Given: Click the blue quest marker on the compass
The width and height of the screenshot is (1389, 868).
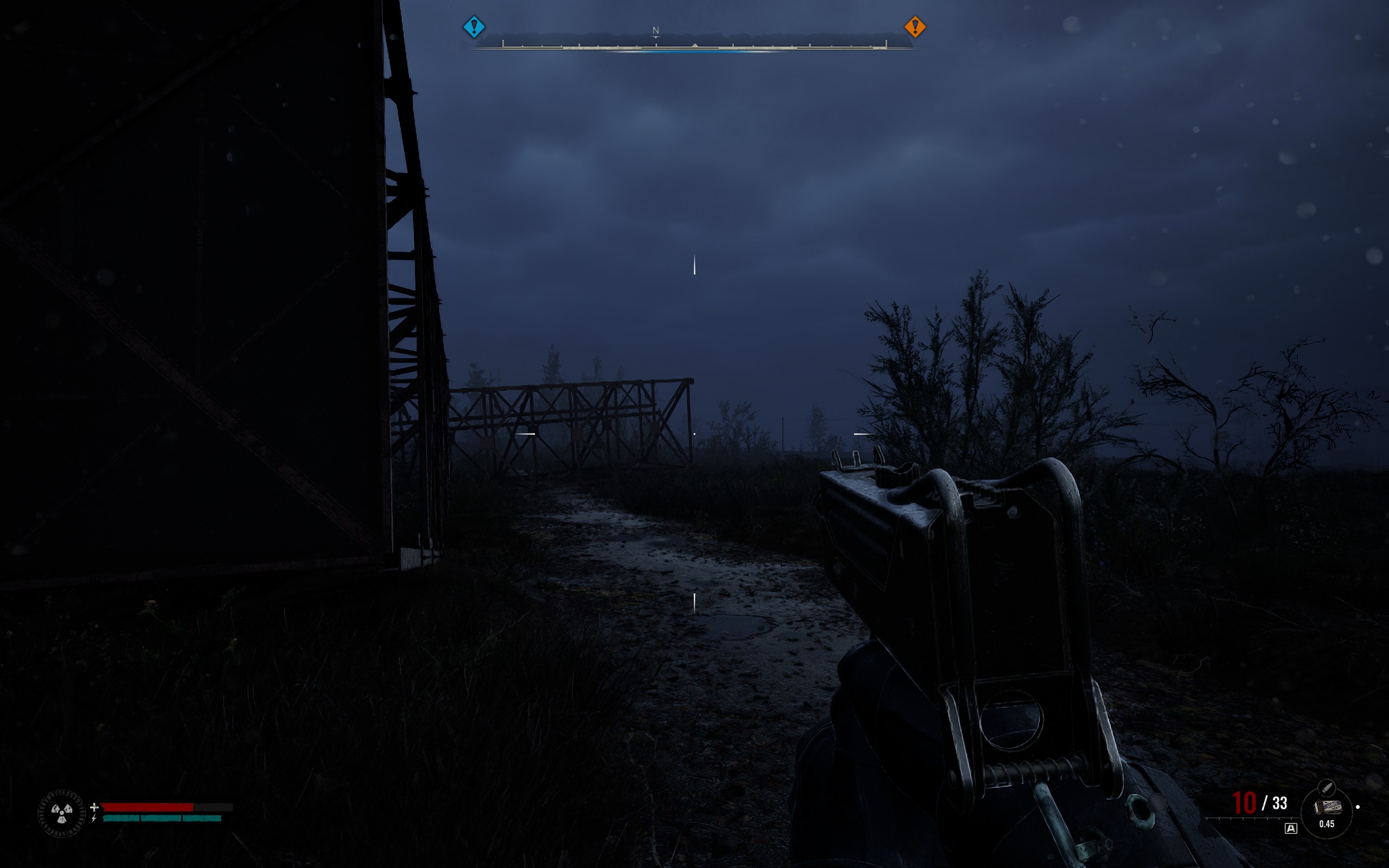Looking at the screenshot, I should pyautogui.click(x=474, y=27).
